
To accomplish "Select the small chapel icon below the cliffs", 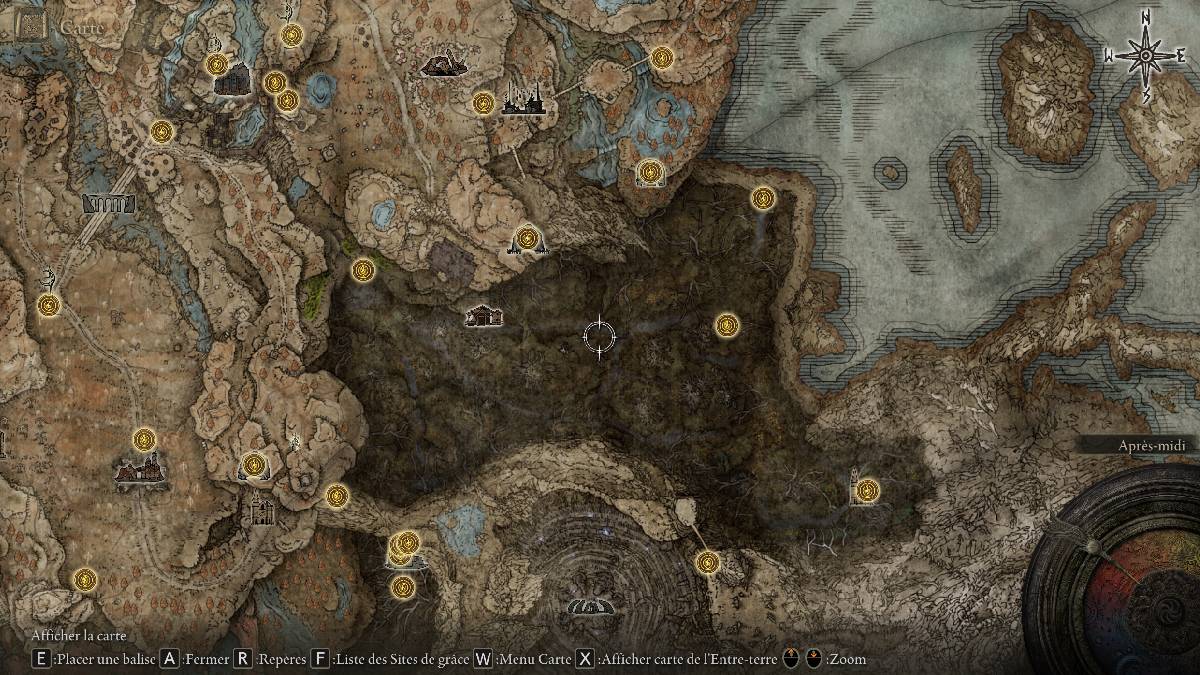I will tap(261, 510).
